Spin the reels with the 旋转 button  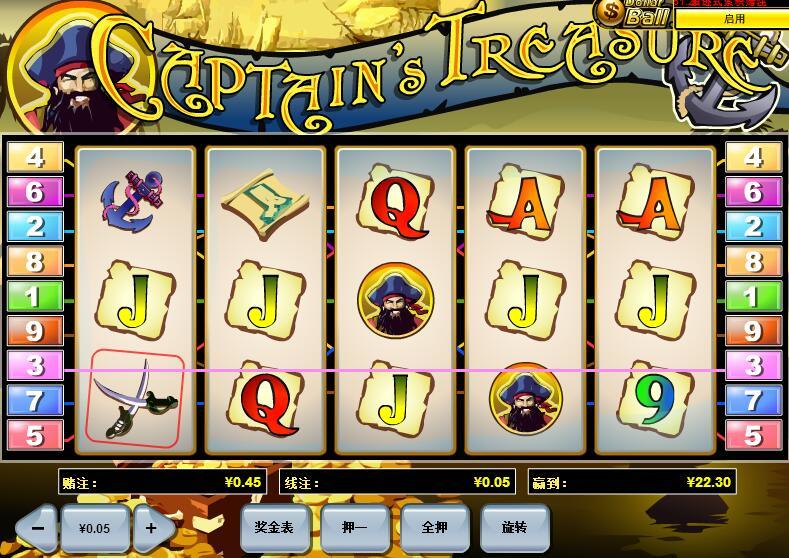pyautogui.click(x=515, y=525)
